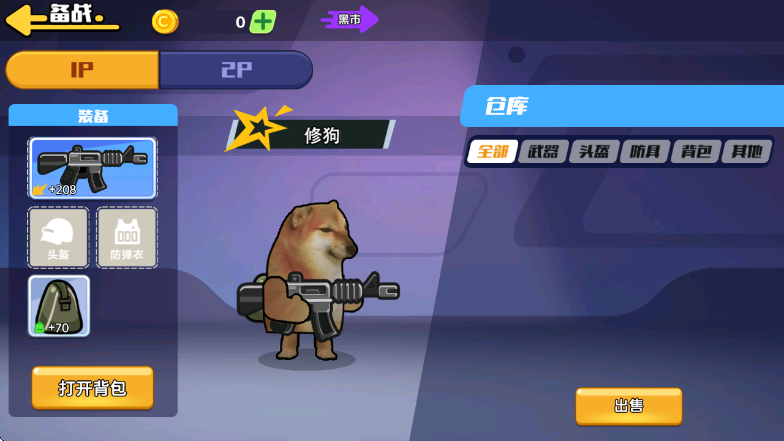Filter warehouse by 背包 backpacks
The image size is (784, 441).
[696, 152]
